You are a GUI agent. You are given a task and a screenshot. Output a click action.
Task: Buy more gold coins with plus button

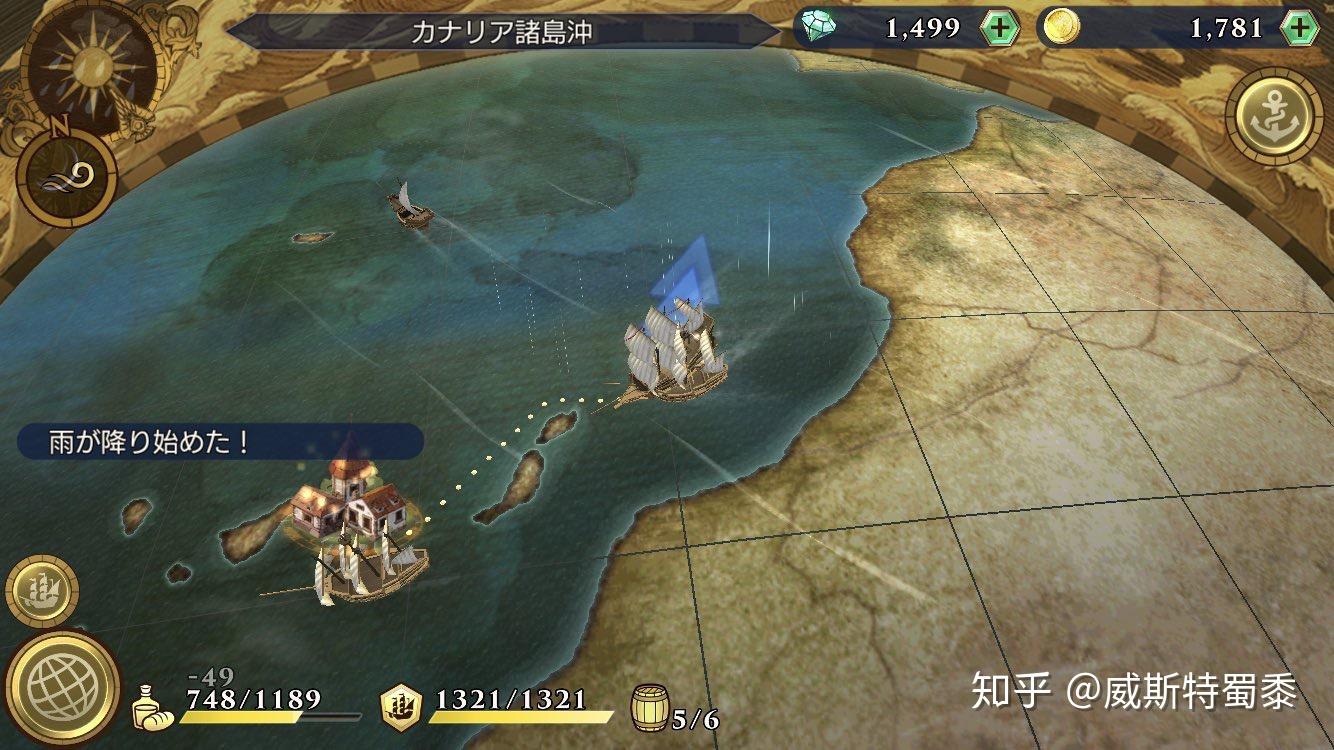click(x=1299, y=28)
